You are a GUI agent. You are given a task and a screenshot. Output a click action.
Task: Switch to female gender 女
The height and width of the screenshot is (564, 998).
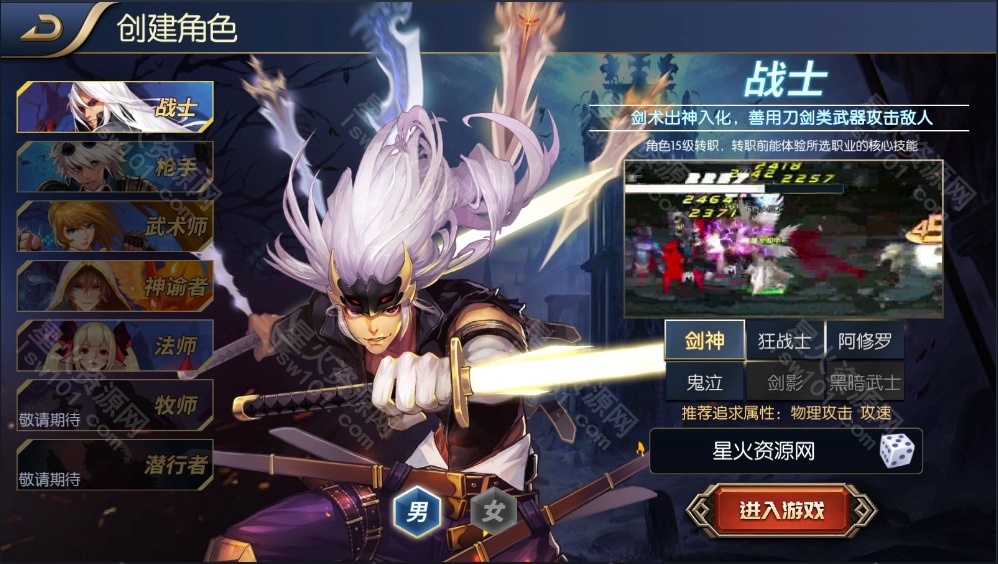point(493,513)
